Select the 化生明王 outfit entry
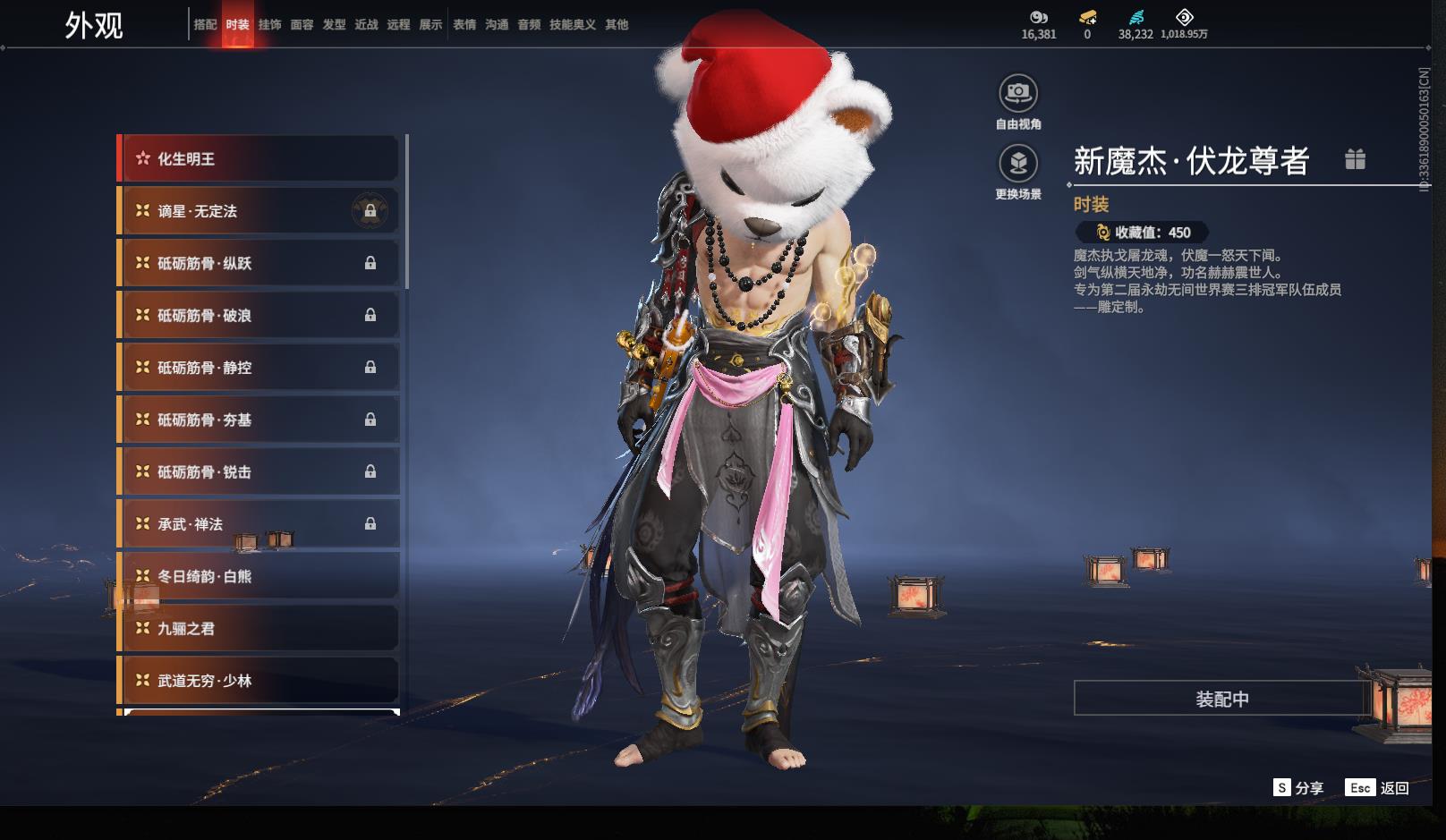 [259, 159]
